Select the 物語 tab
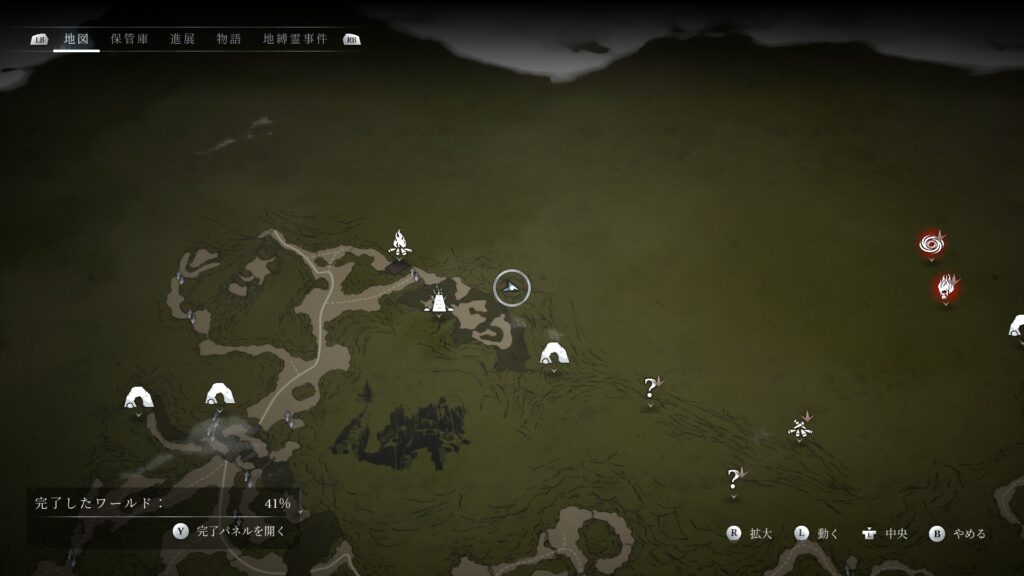This screenshot has height=576, width=1024. click(x=229, y=39)
